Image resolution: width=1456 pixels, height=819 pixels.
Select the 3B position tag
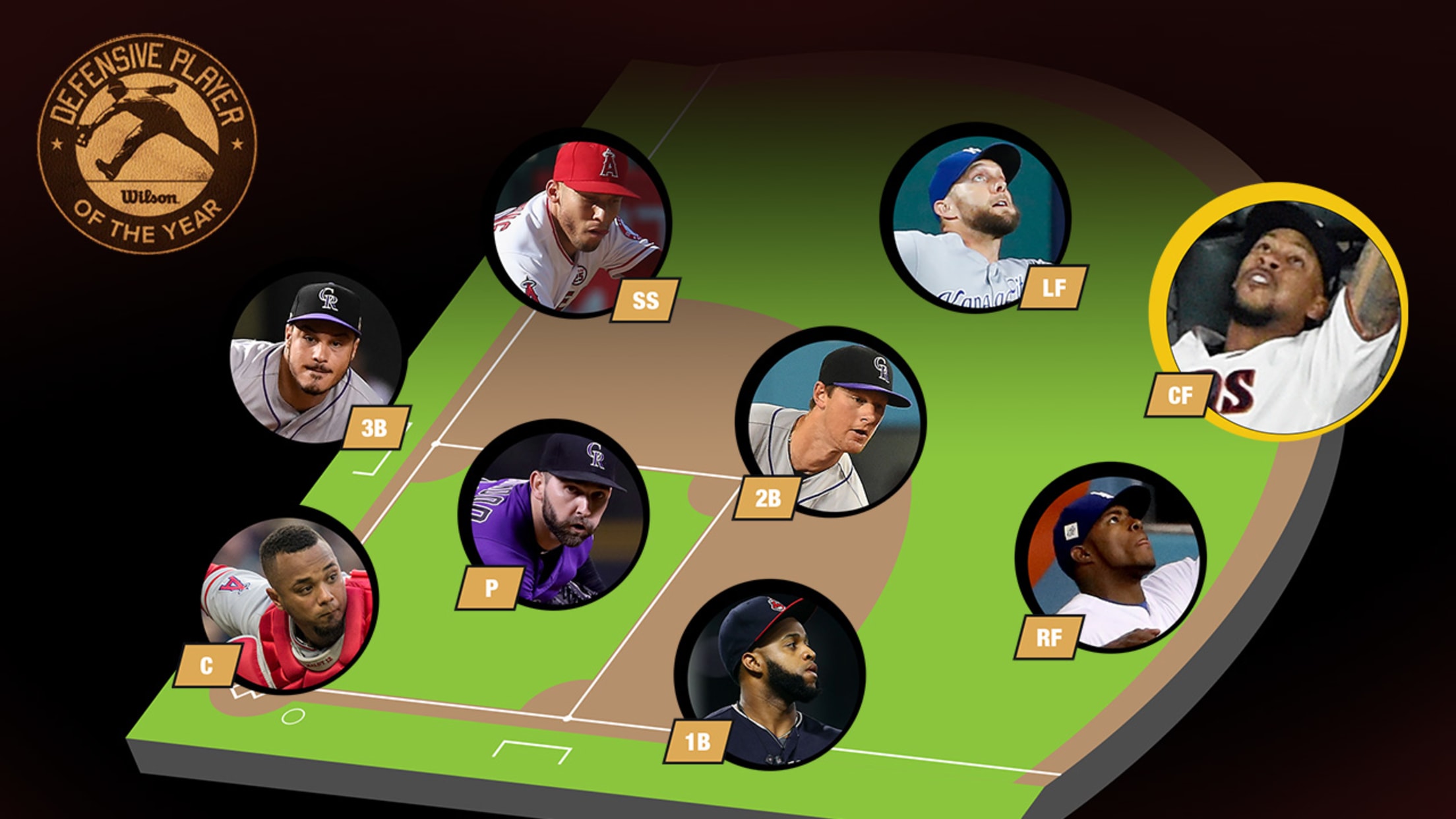pyautogui.click(x=375, y=428)
